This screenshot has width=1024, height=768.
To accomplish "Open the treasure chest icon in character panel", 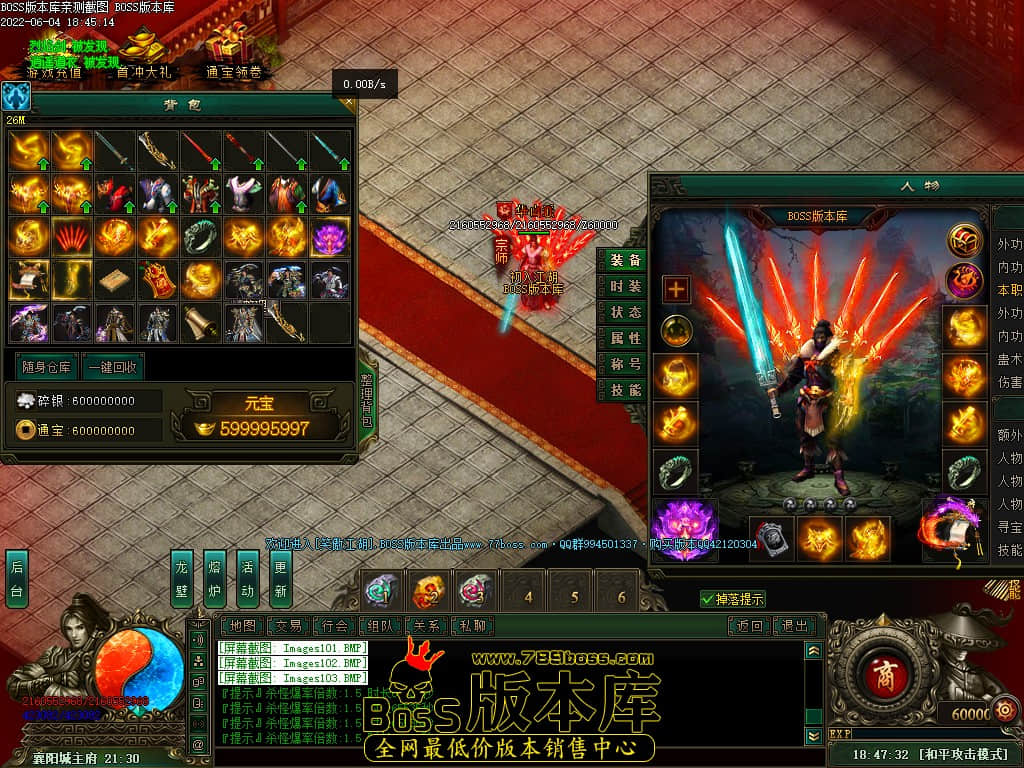I will point(965,240).
